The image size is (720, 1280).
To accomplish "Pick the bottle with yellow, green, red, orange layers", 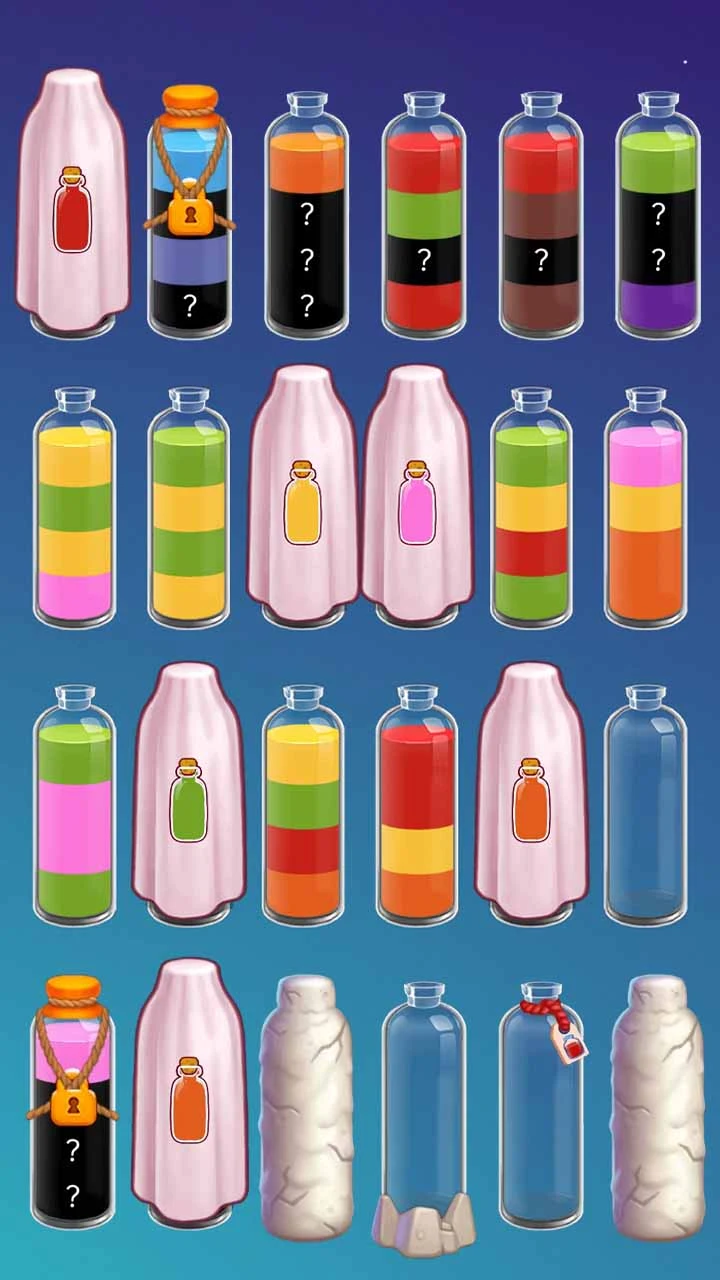I will pyautogui.click(x=303, y=805).
